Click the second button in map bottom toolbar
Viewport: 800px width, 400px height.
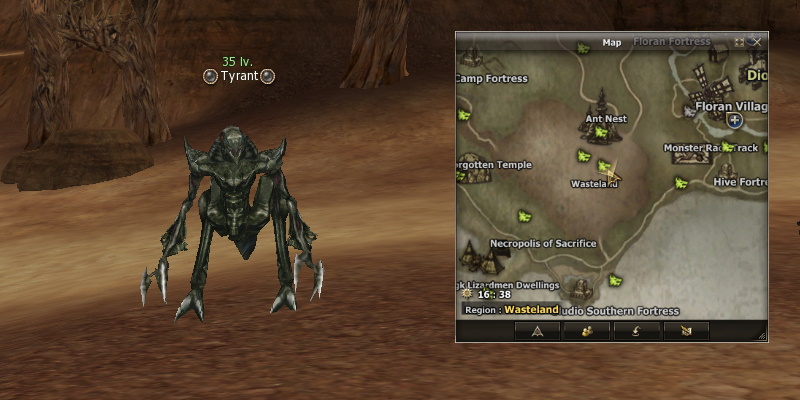[586, 331]
